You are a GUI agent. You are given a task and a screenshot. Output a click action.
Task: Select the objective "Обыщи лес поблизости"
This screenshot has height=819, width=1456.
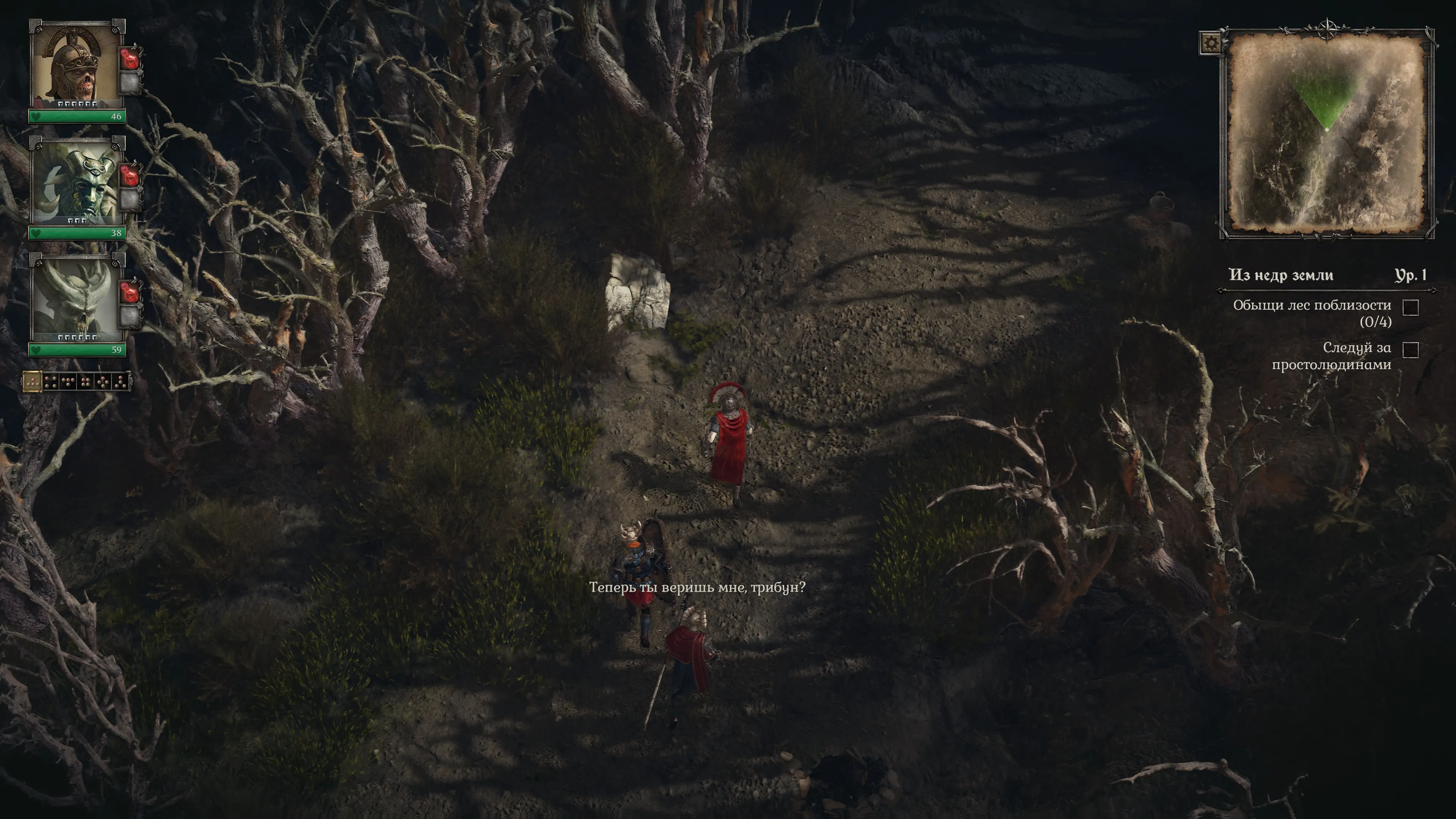tap(1311, 312)
